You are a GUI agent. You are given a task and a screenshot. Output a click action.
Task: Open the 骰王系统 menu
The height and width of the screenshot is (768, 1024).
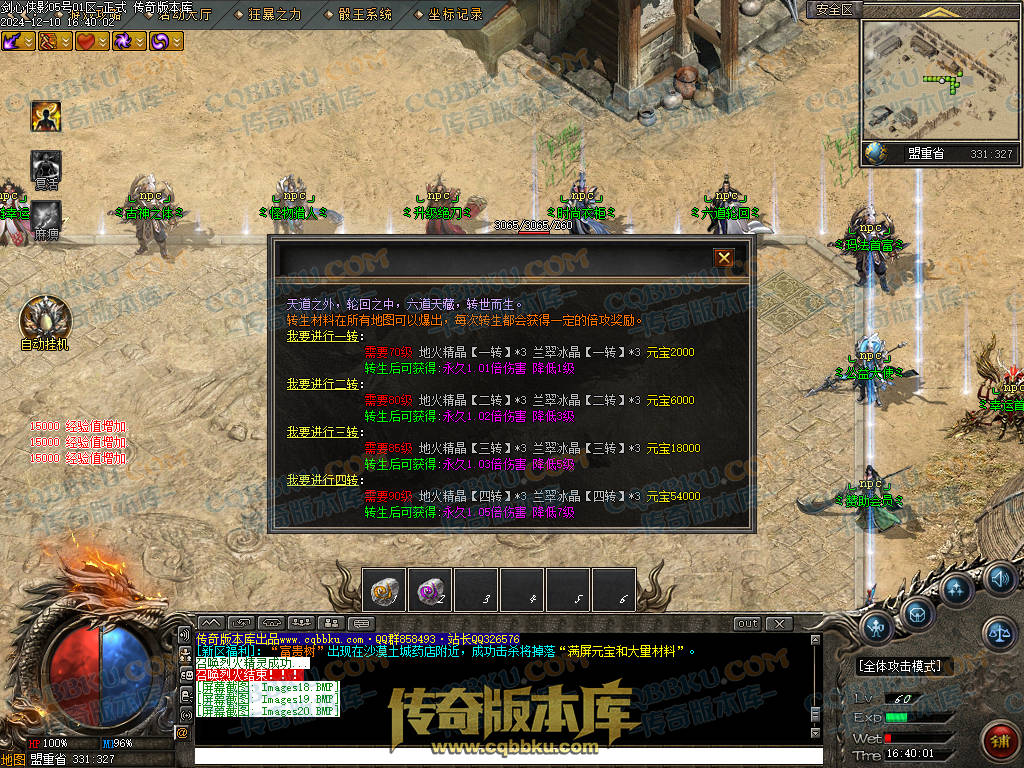point(364,14)
